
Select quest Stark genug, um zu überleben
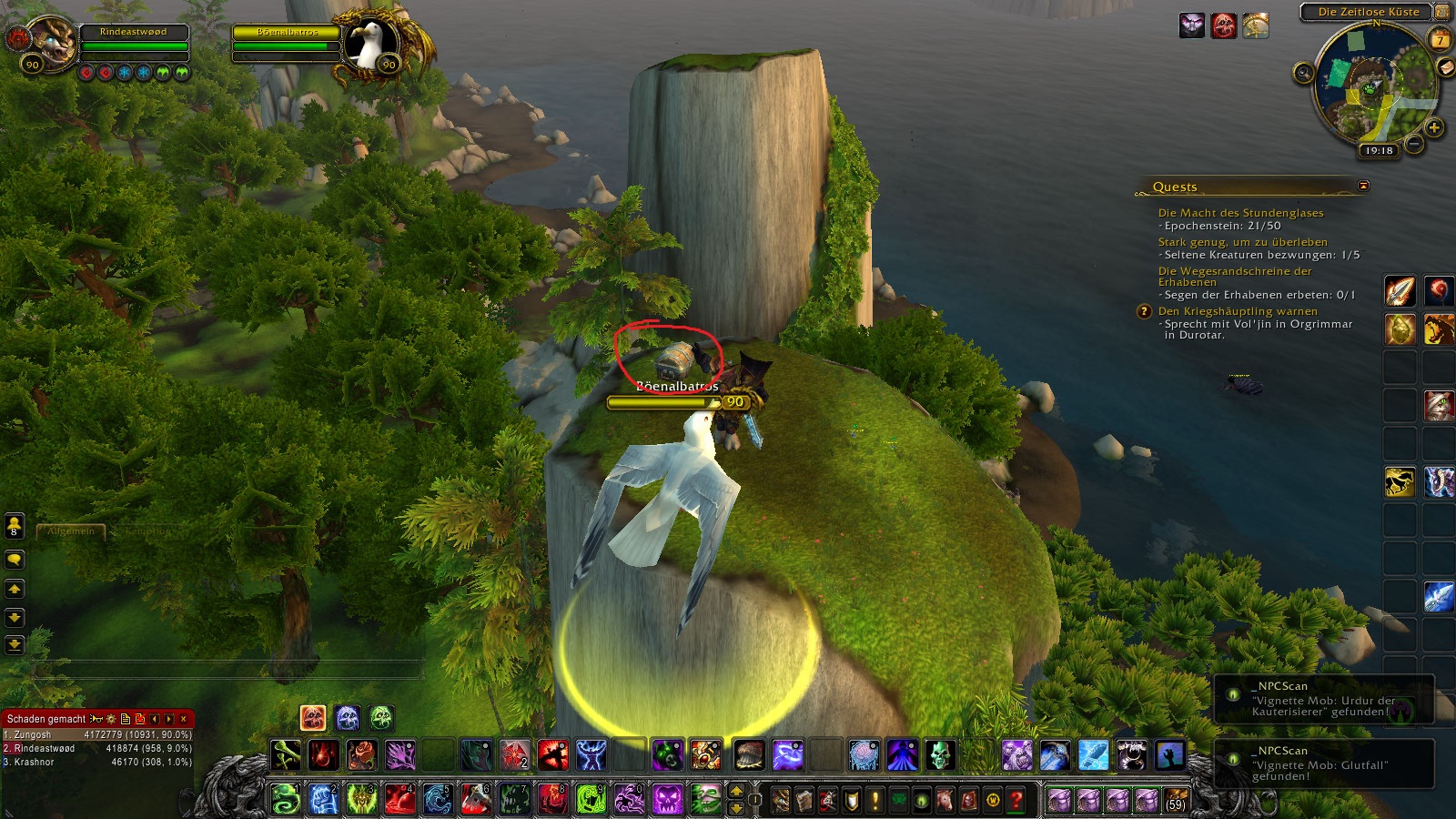(1242, 242)
